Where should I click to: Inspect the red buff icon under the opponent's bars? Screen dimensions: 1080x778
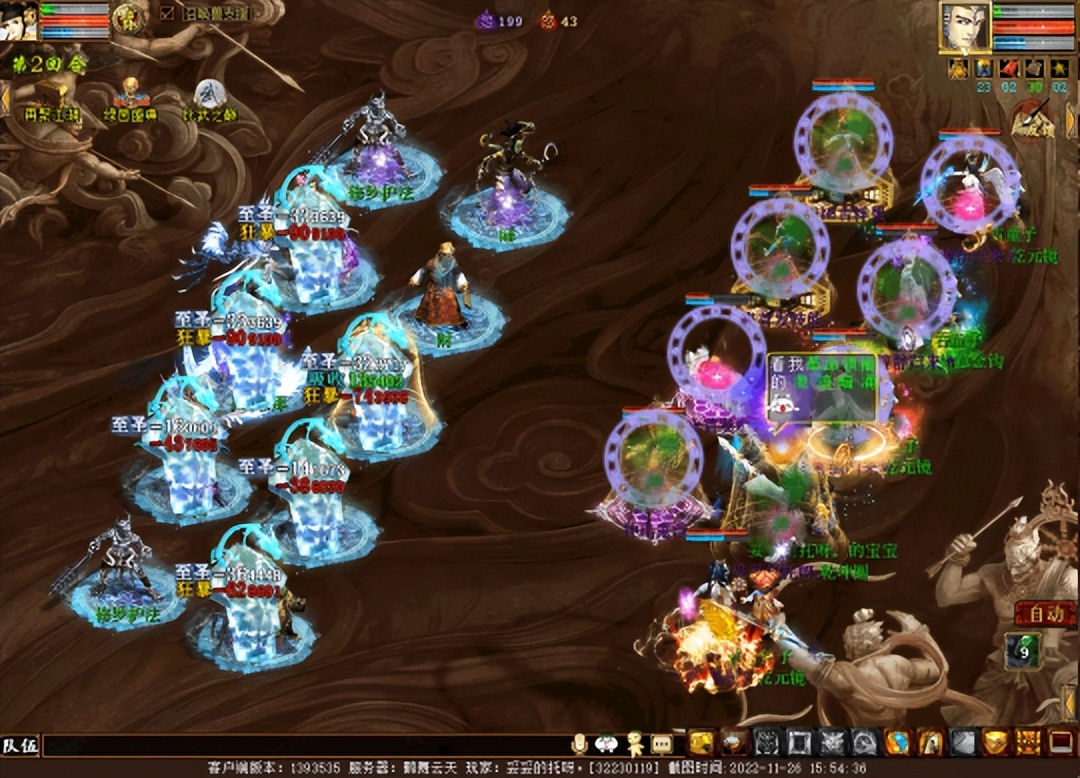pos(1010,68)
